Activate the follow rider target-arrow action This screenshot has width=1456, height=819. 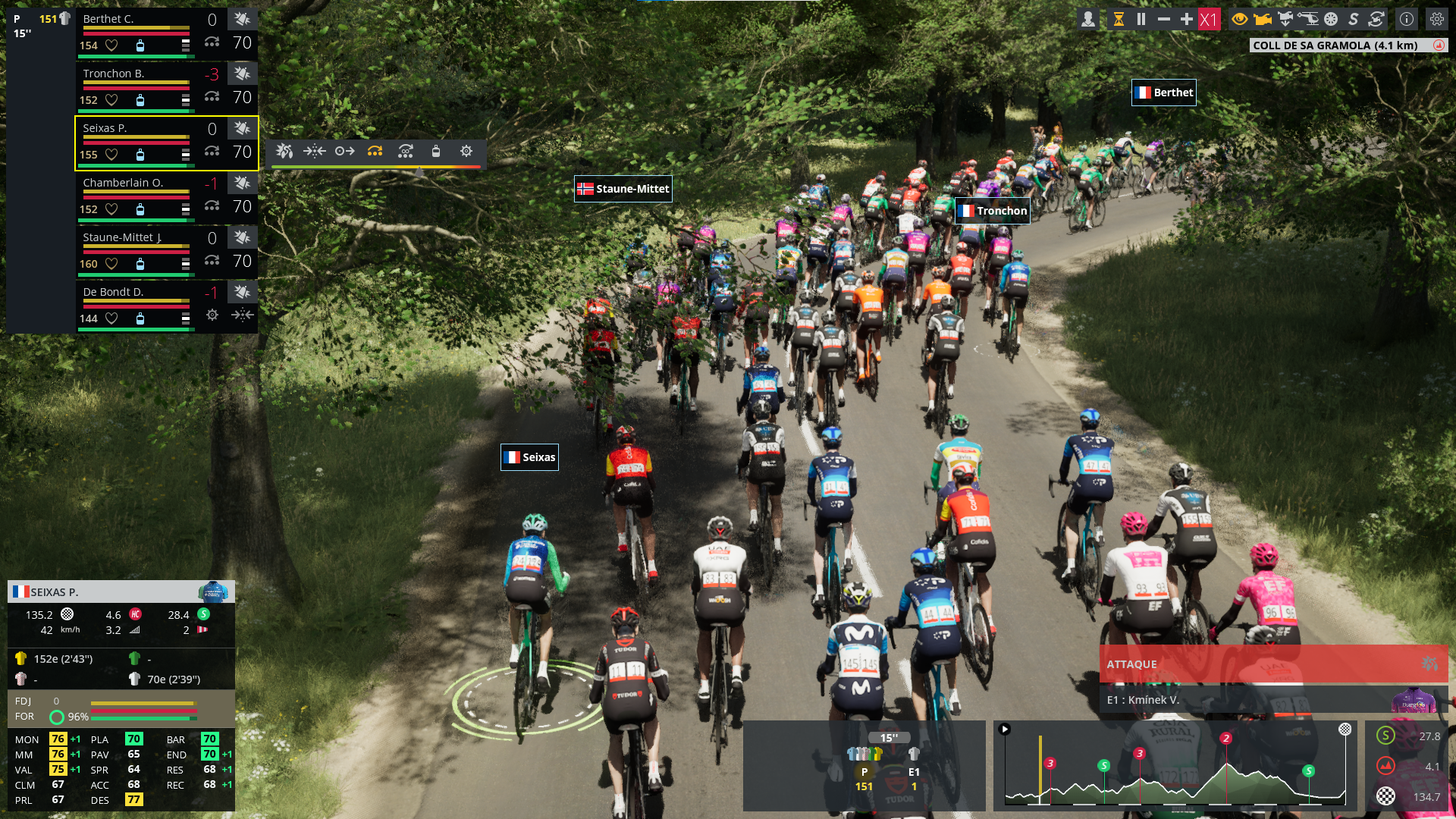pyautogui.click(x=345, y=152)
